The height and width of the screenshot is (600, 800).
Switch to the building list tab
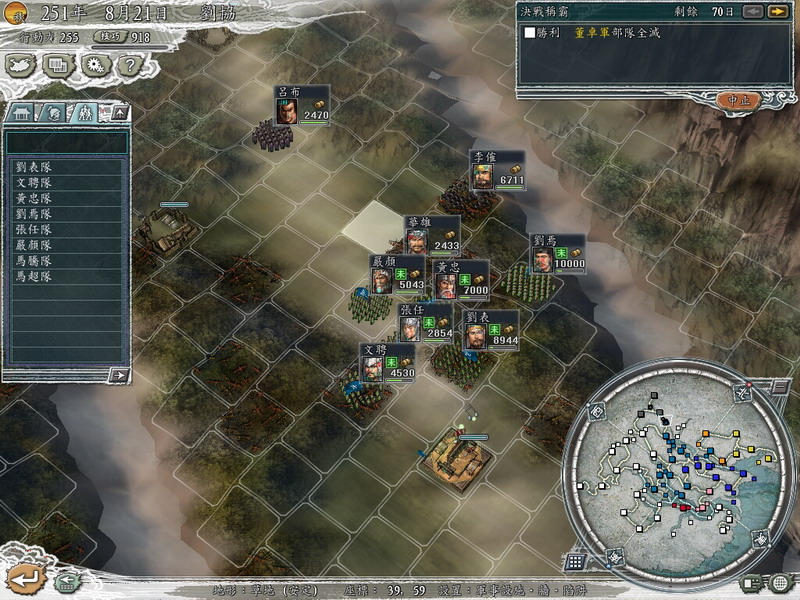[21, 113]
